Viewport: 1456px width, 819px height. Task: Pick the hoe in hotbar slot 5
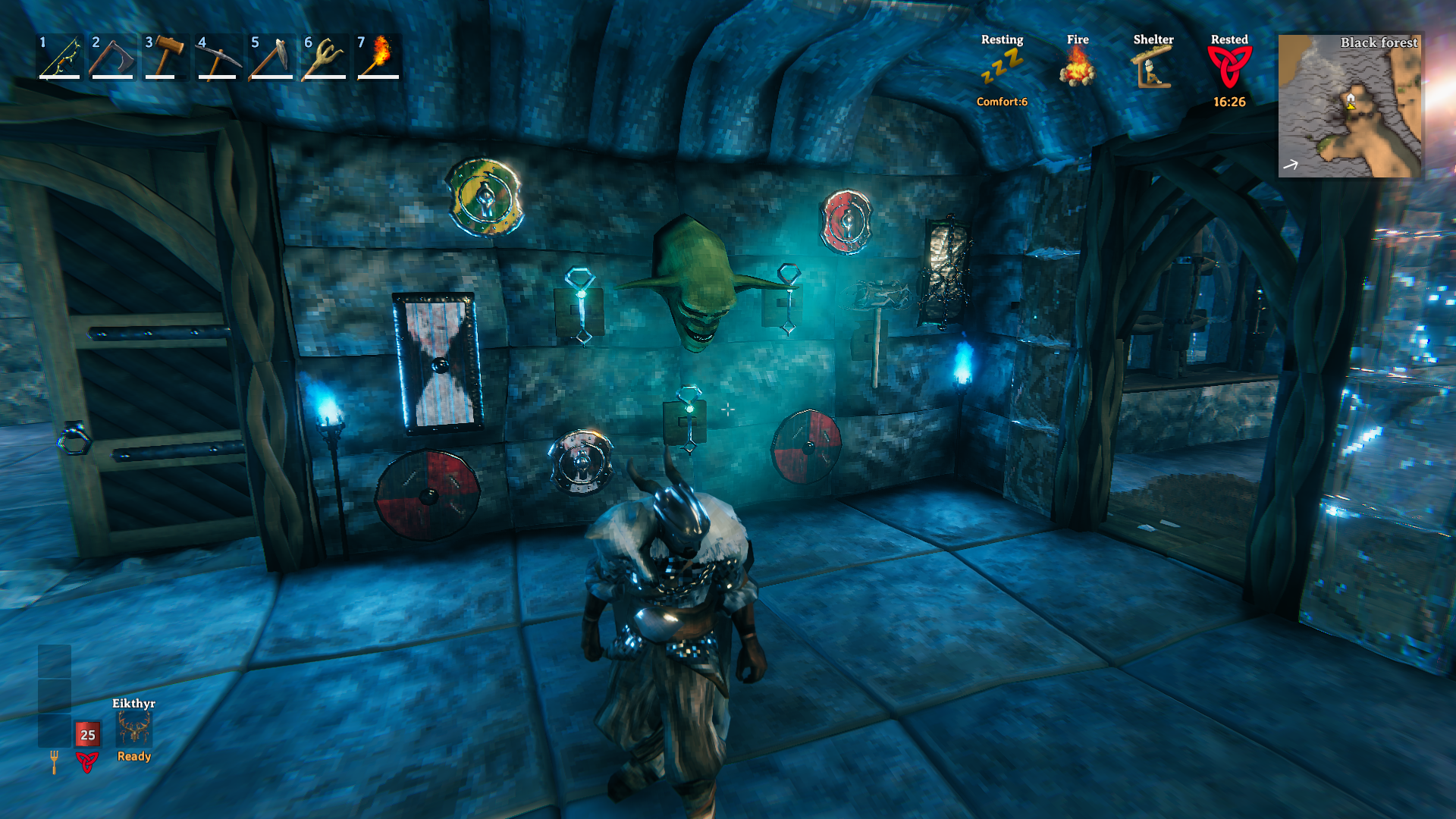pos(272,57)
